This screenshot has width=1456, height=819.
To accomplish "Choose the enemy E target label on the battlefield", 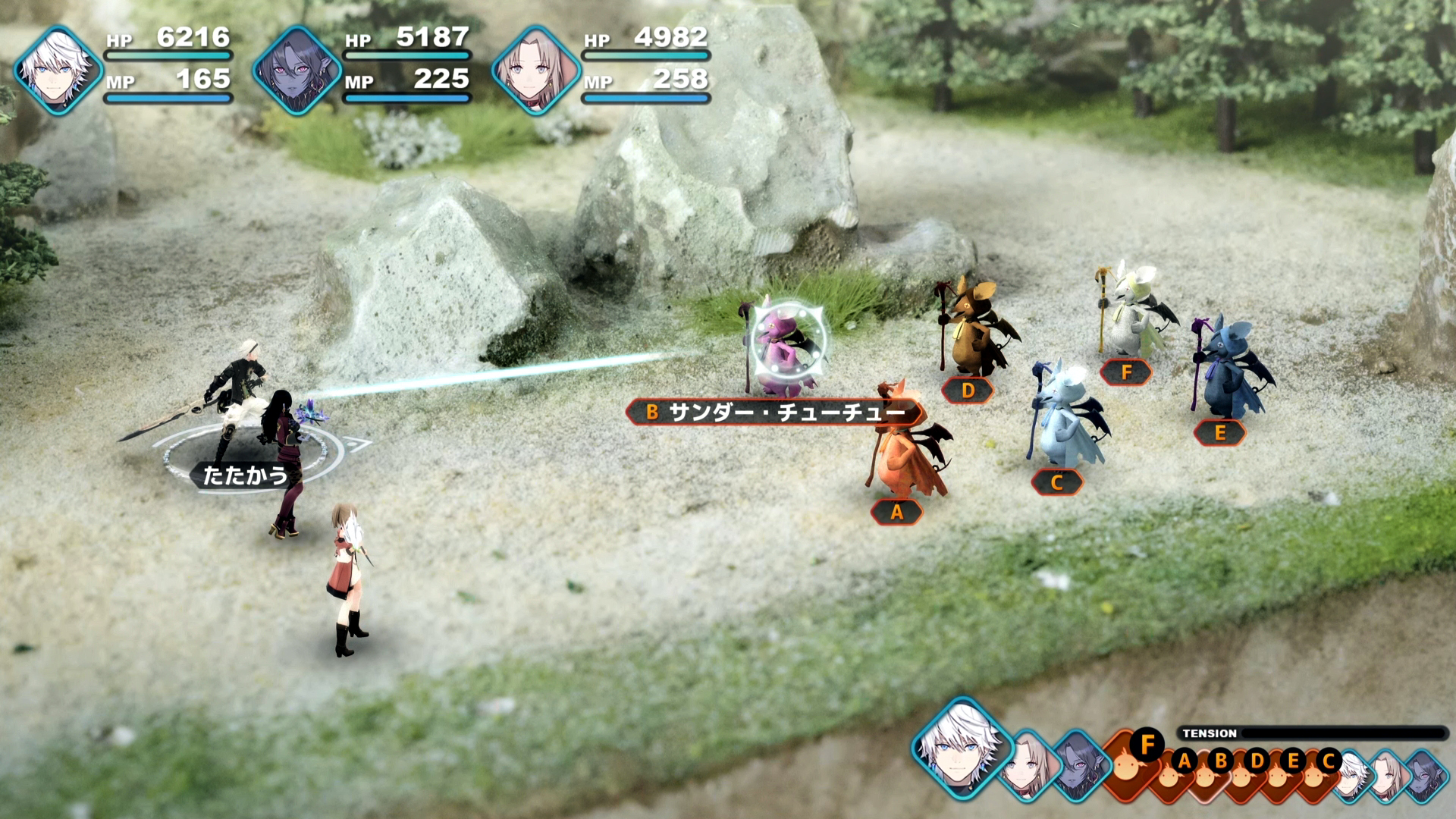I will tap(1219, 433).
